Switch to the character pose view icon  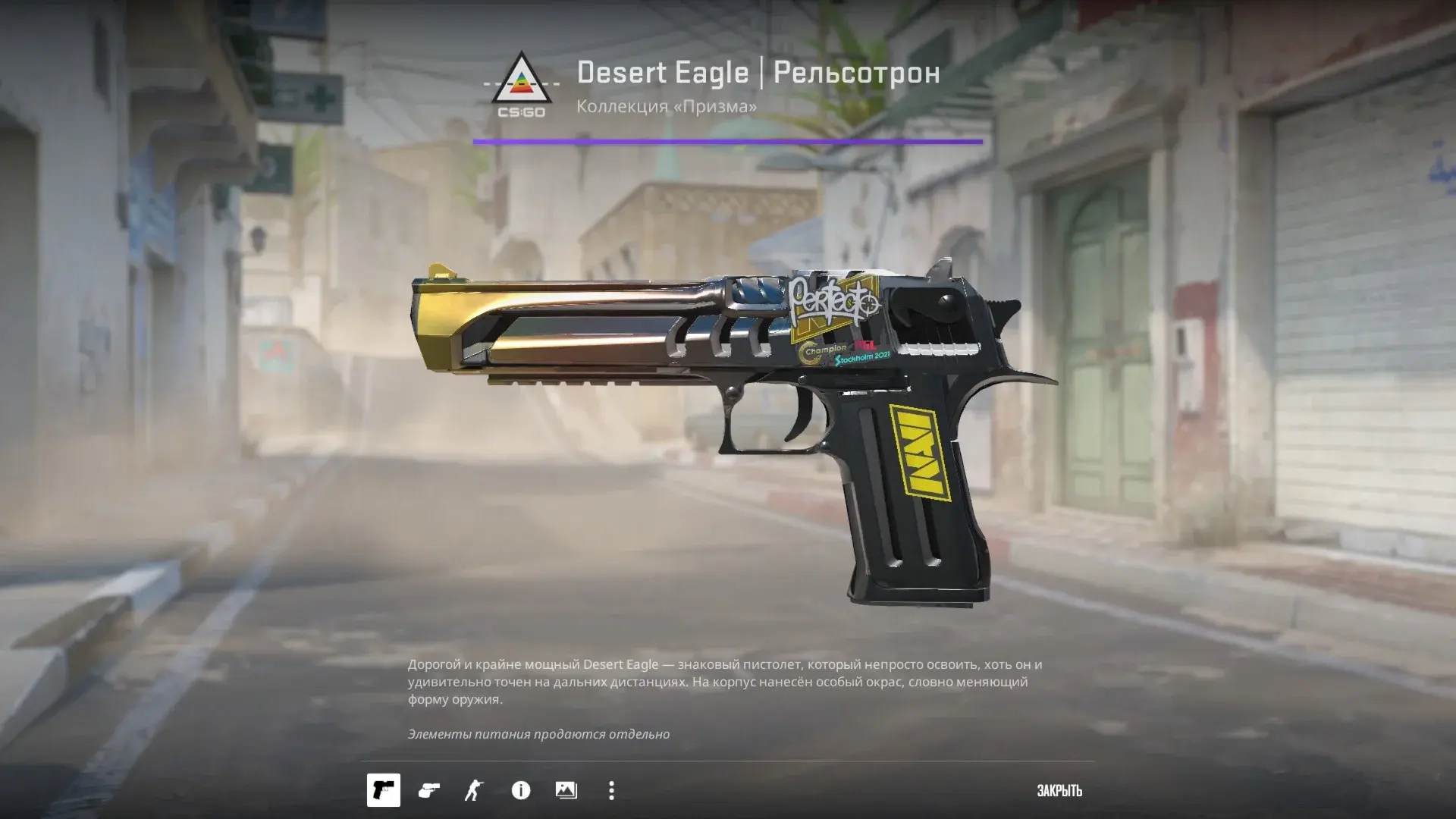pyautogui.click(x=472, y=791)
